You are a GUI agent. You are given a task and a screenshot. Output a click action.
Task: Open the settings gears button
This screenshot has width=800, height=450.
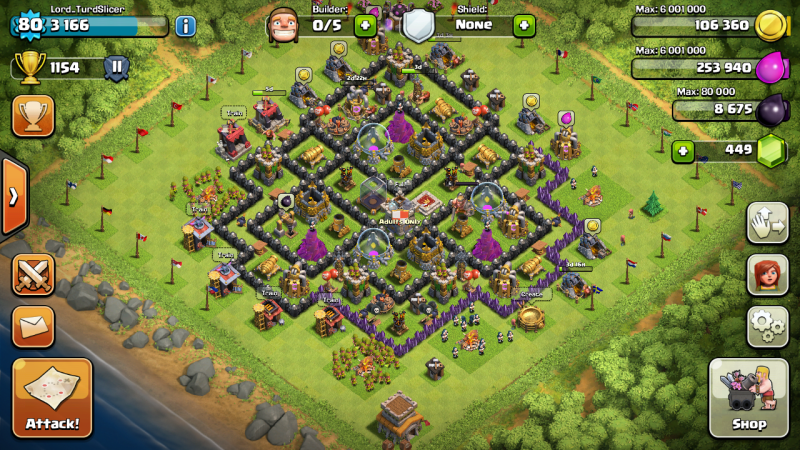pos(767,325)
